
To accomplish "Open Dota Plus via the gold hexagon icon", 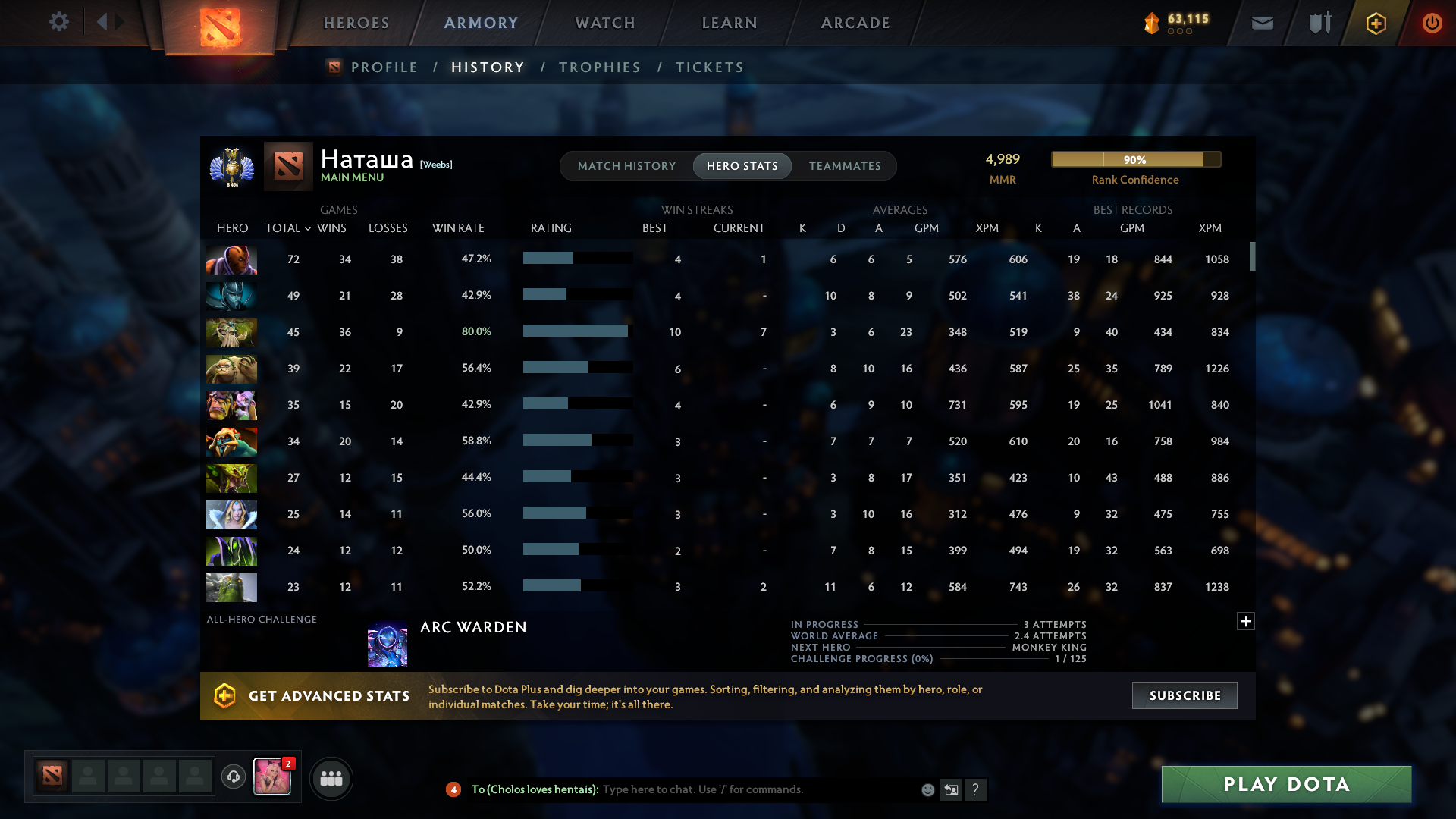I will click(x=1375, y=23).
